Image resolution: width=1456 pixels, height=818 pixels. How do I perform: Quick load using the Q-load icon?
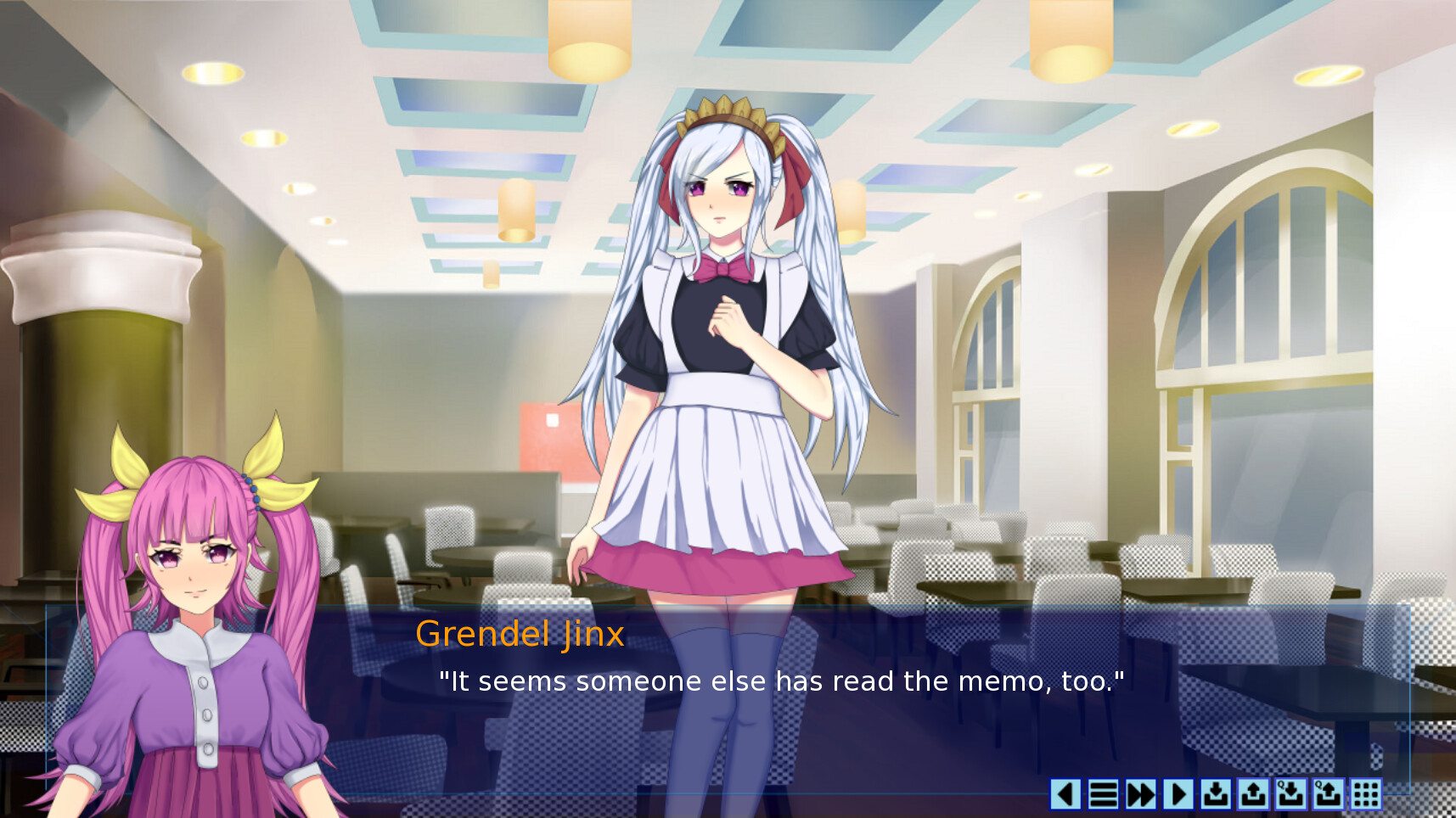(x=1327, y=796)
